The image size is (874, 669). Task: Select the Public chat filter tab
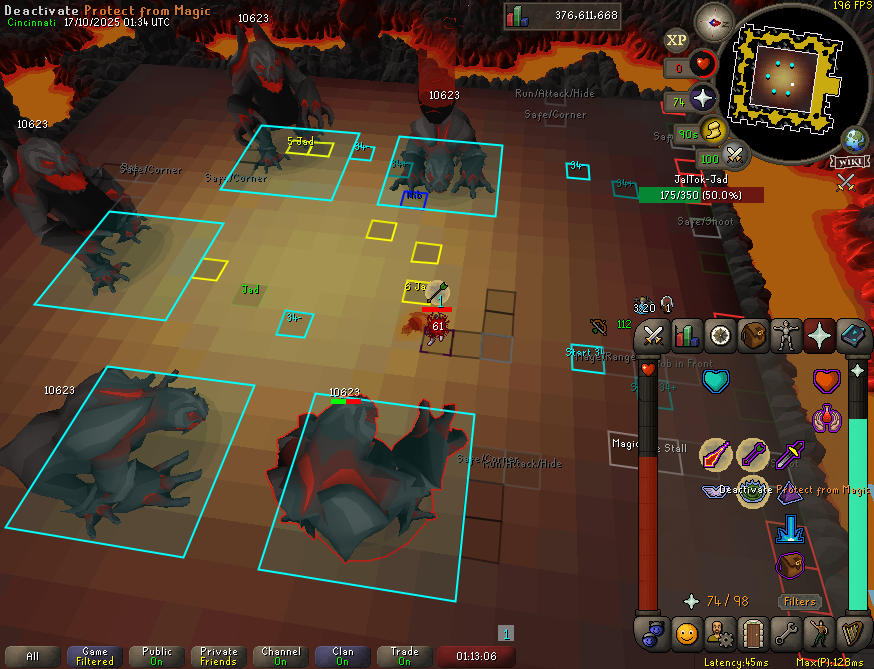coord(157,656)
